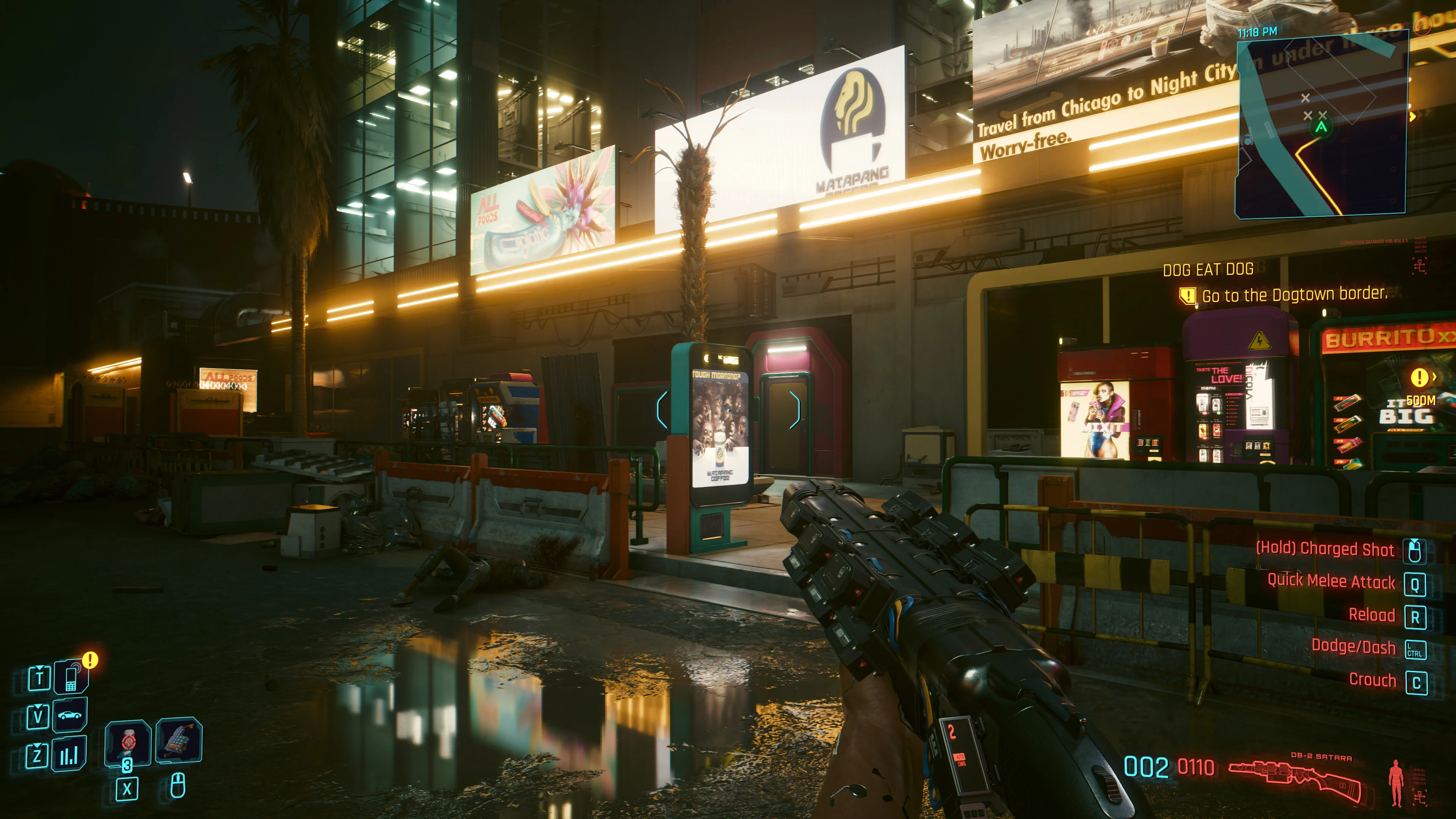Select the blue gadget slot beside the inhaler
1456x819 pixels.
pos(178,741)
